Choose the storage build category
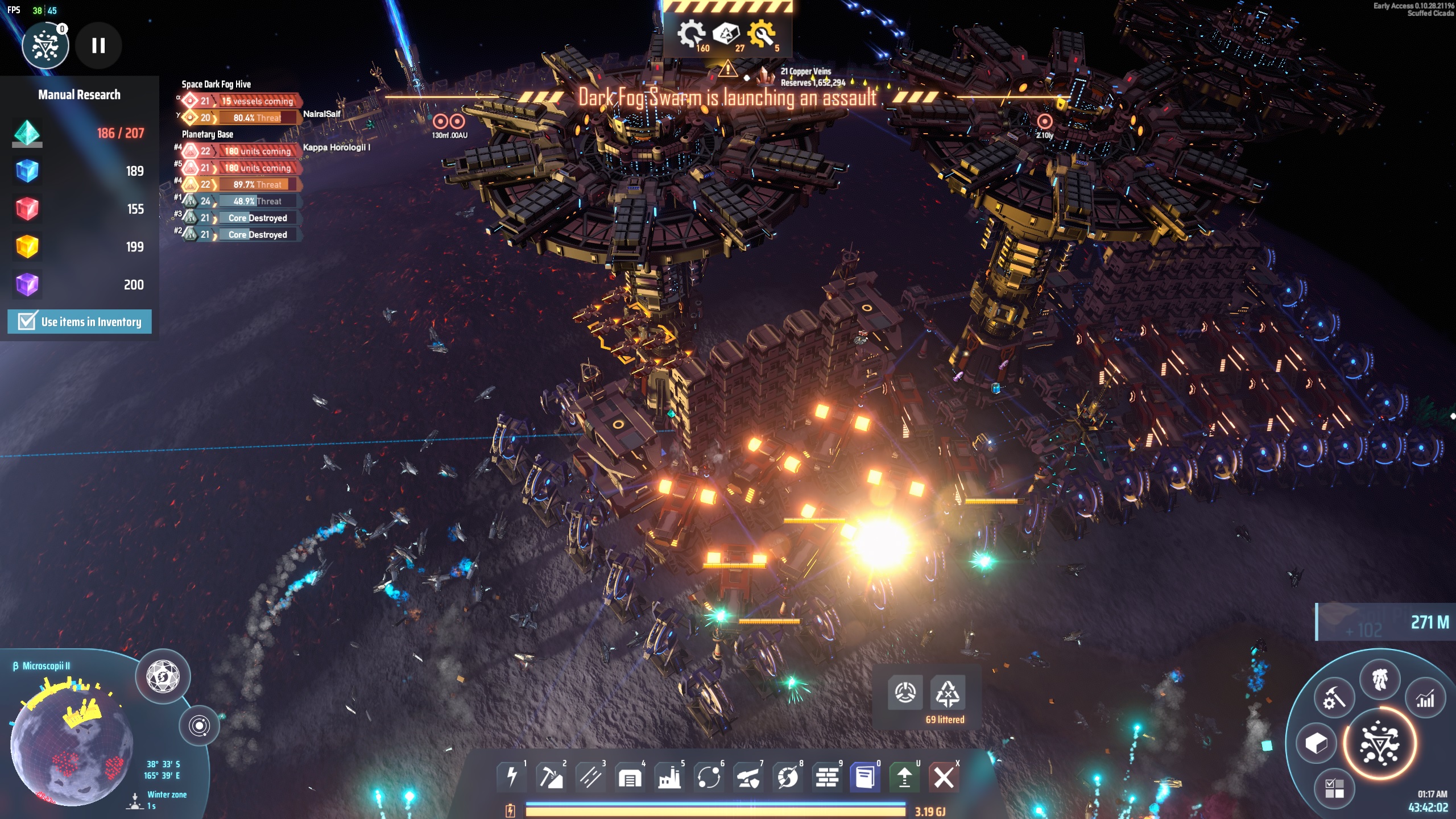The width and height of the screenshot is (1456, 819). click(x=630, y=777)
